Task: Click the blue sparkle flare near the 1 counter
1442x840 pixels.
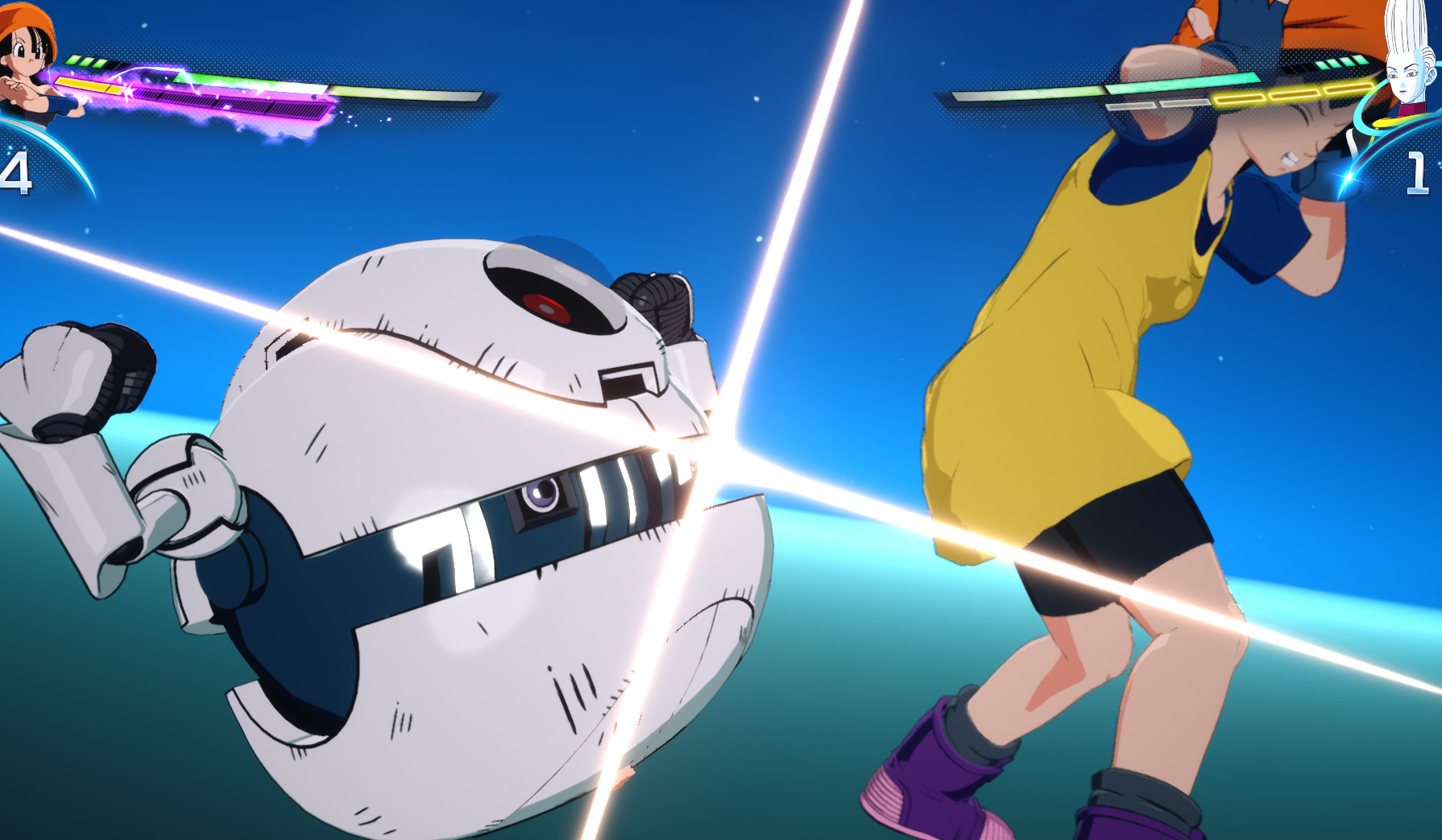Action: [1347, 179]
